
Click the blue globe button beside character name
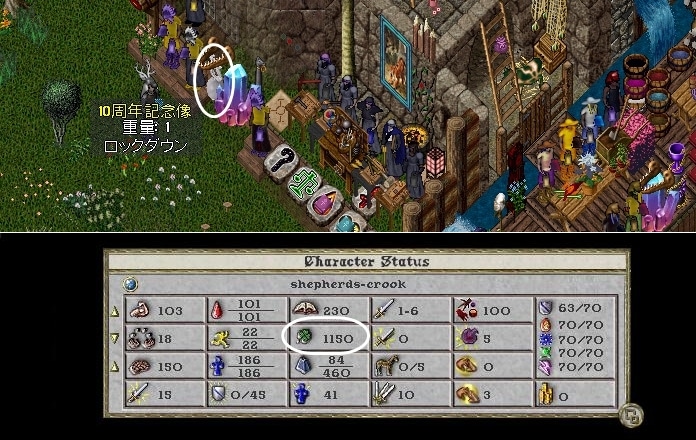(x=130, y=284)
